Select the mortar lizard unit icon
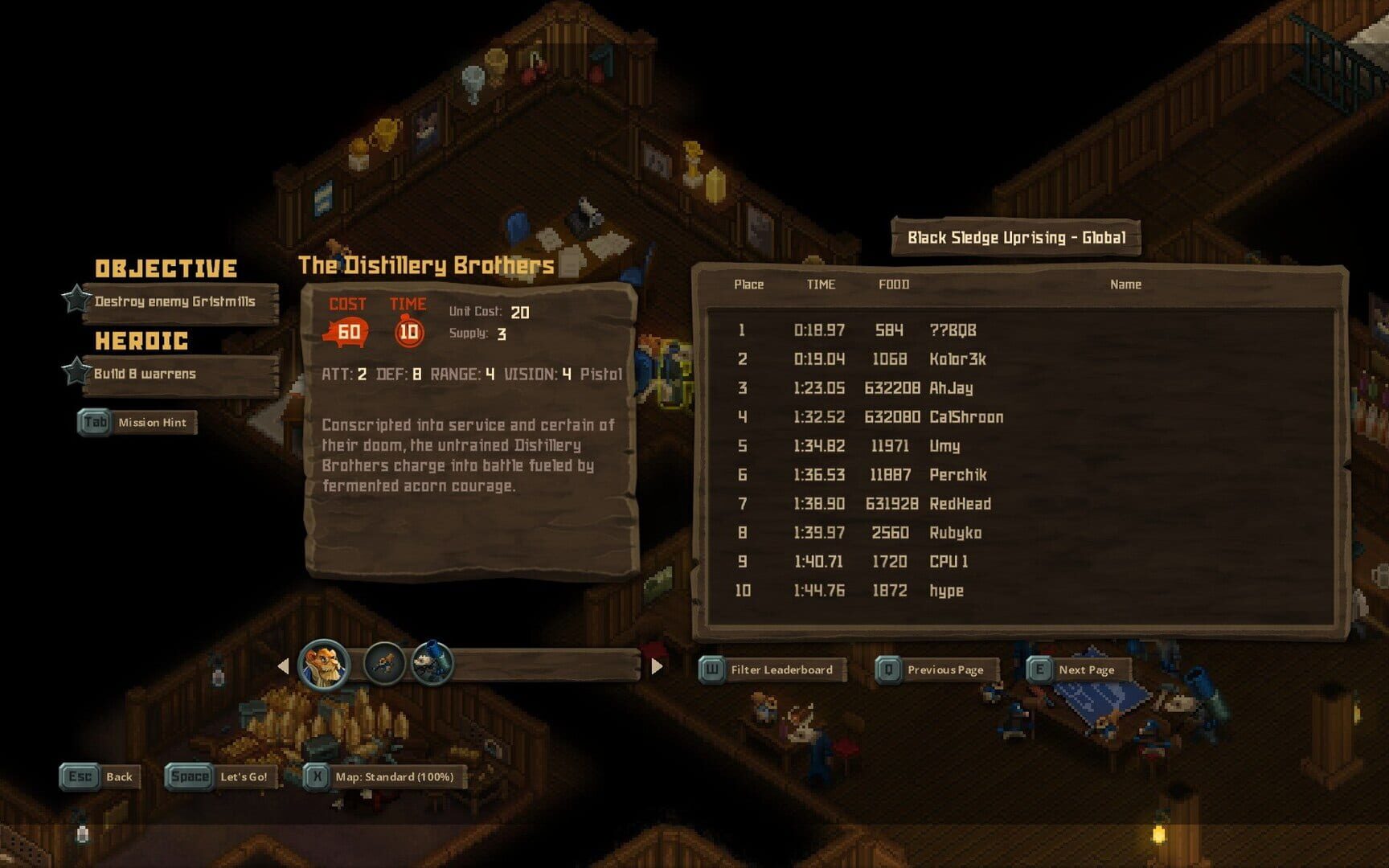This screenshot has width=1389, height=868. click(x=432, y=663)
